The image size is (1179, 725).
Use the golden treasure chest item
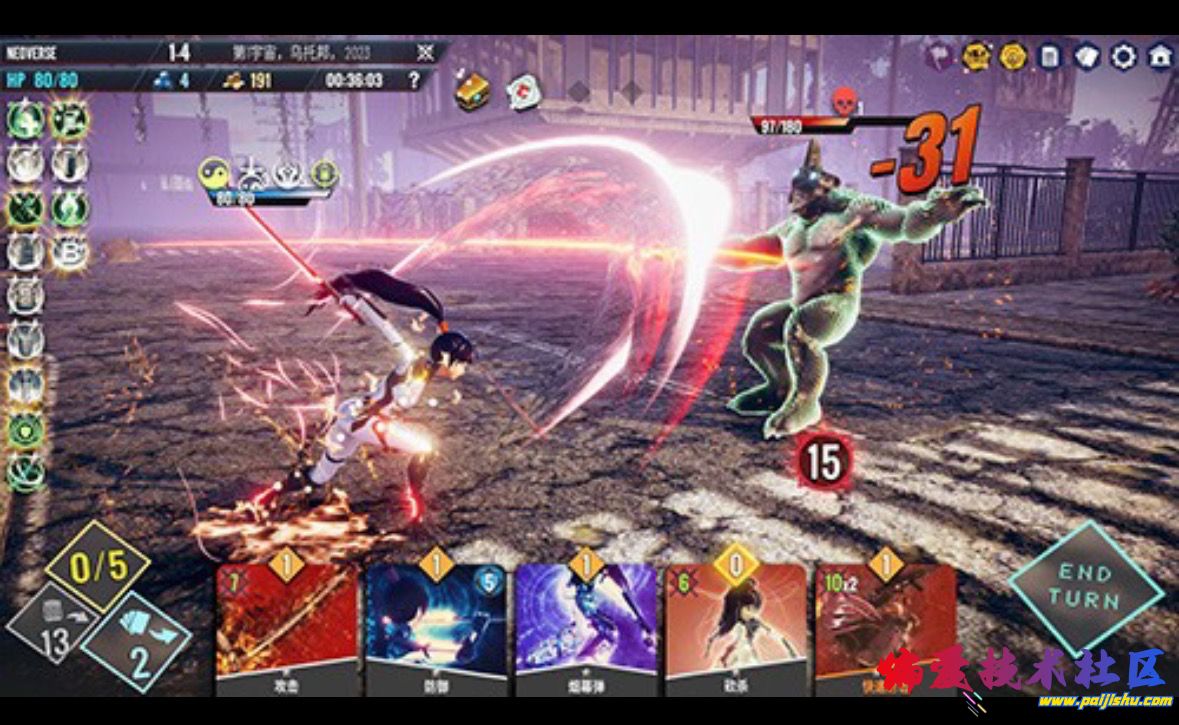coord(472,92)
